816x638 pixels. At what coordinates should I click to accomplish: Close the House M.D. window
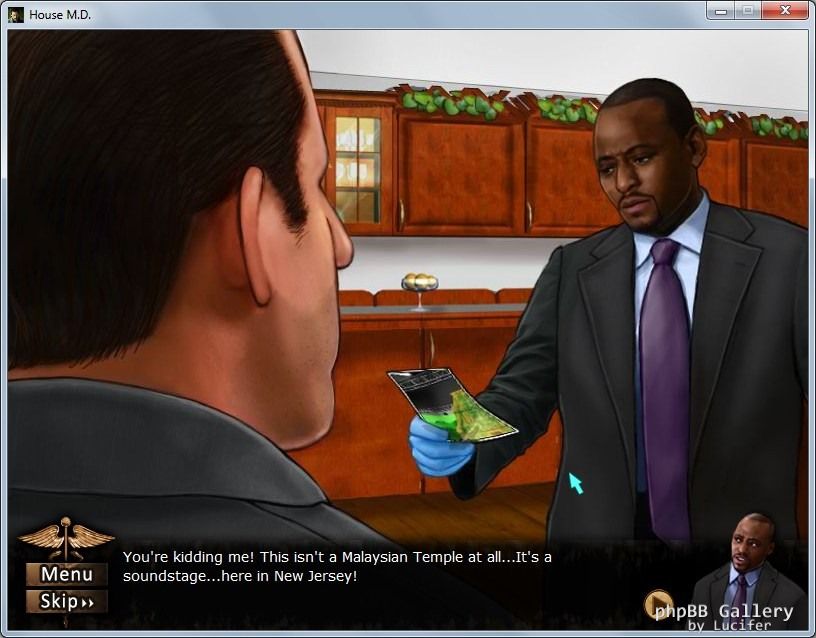pyautogui.click(x=784, y=11)
